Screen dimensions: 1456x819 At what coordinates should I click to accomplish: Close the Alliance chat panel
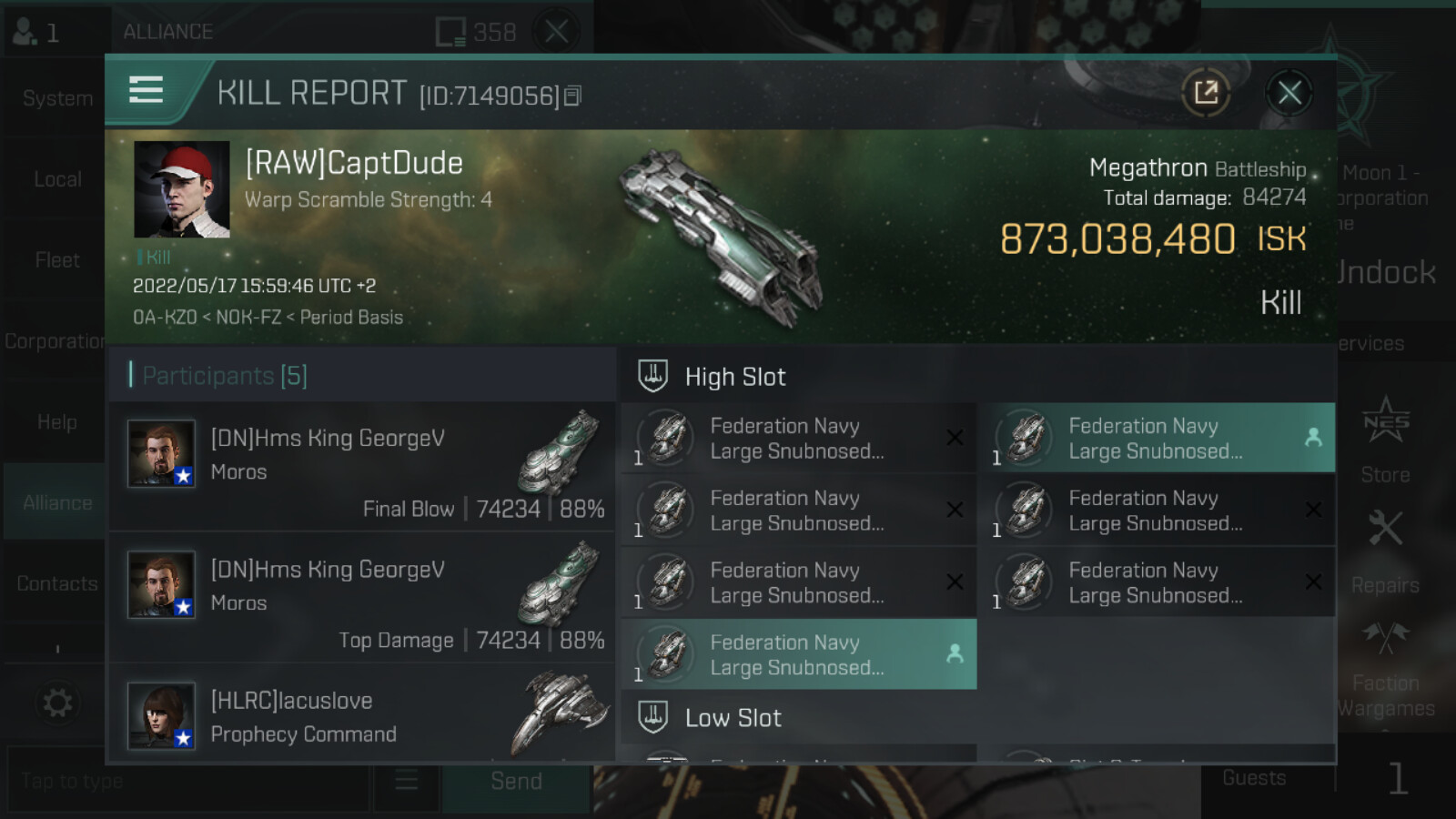[557, 32]
